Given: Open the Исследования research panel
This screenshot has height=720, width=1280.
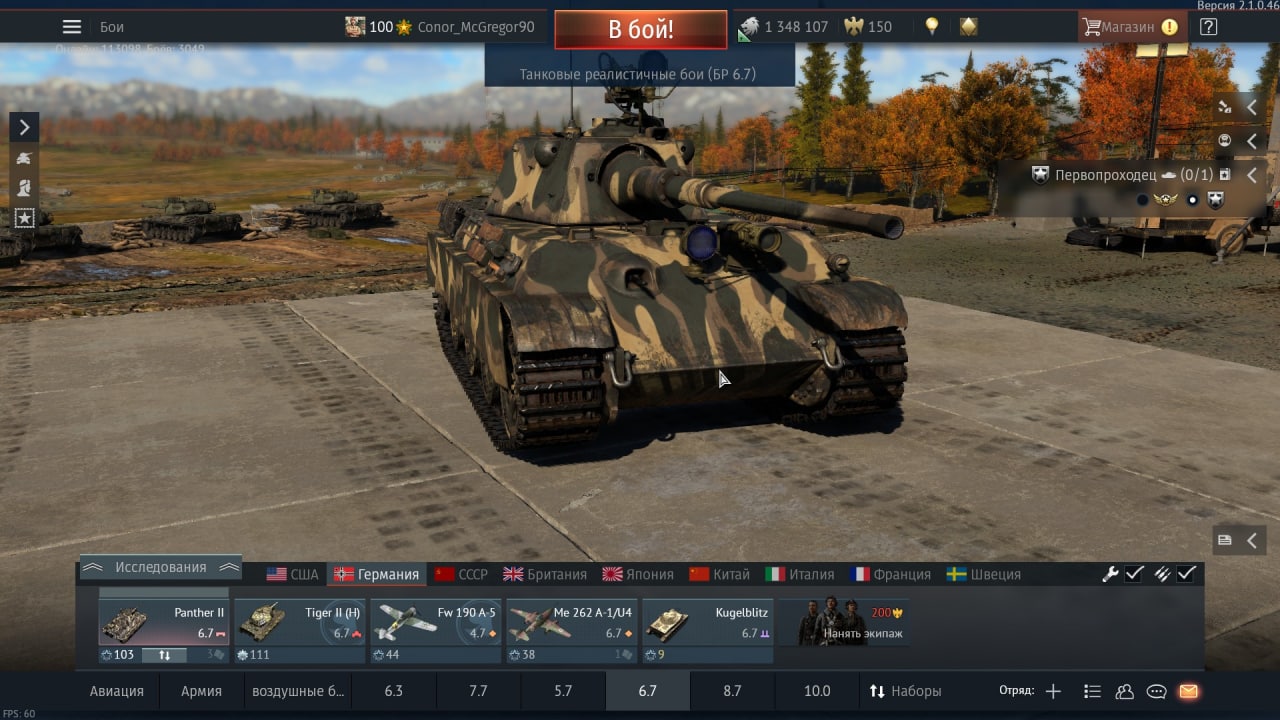Looking at the screenshot, I should 160,567.
